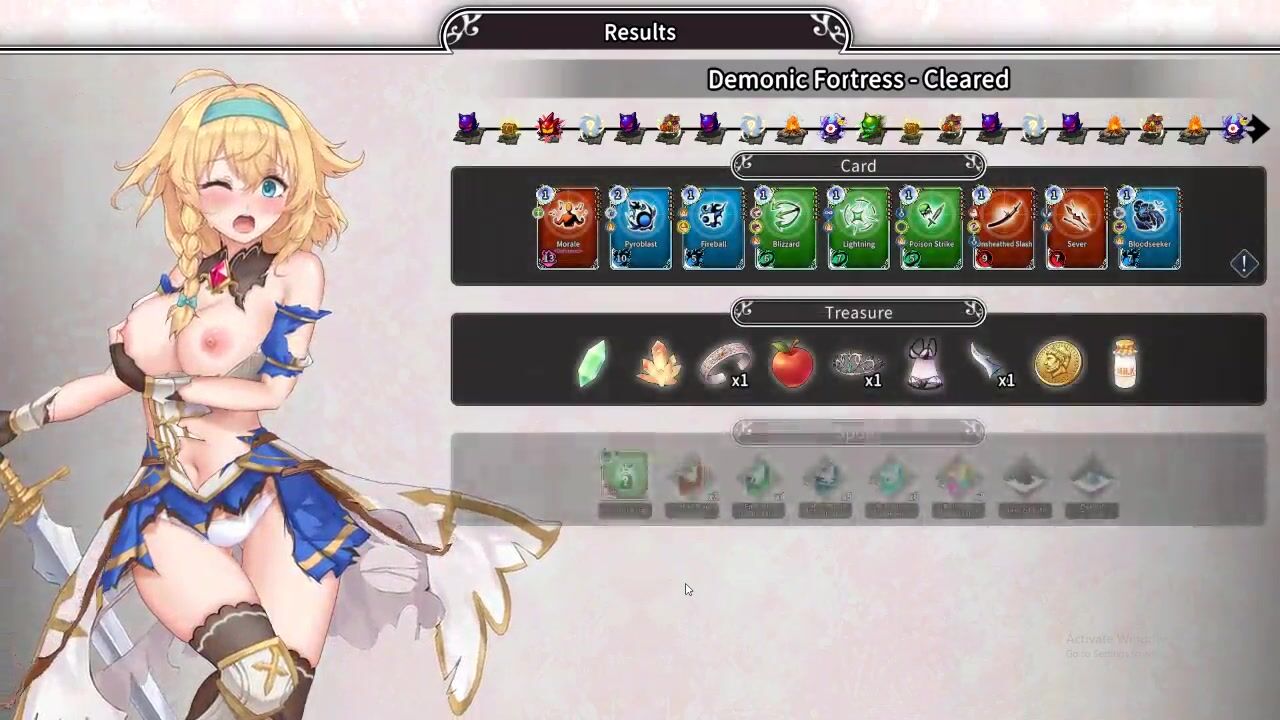
Task: Inspect the green crystal treasure
Action: coord(593,363)
